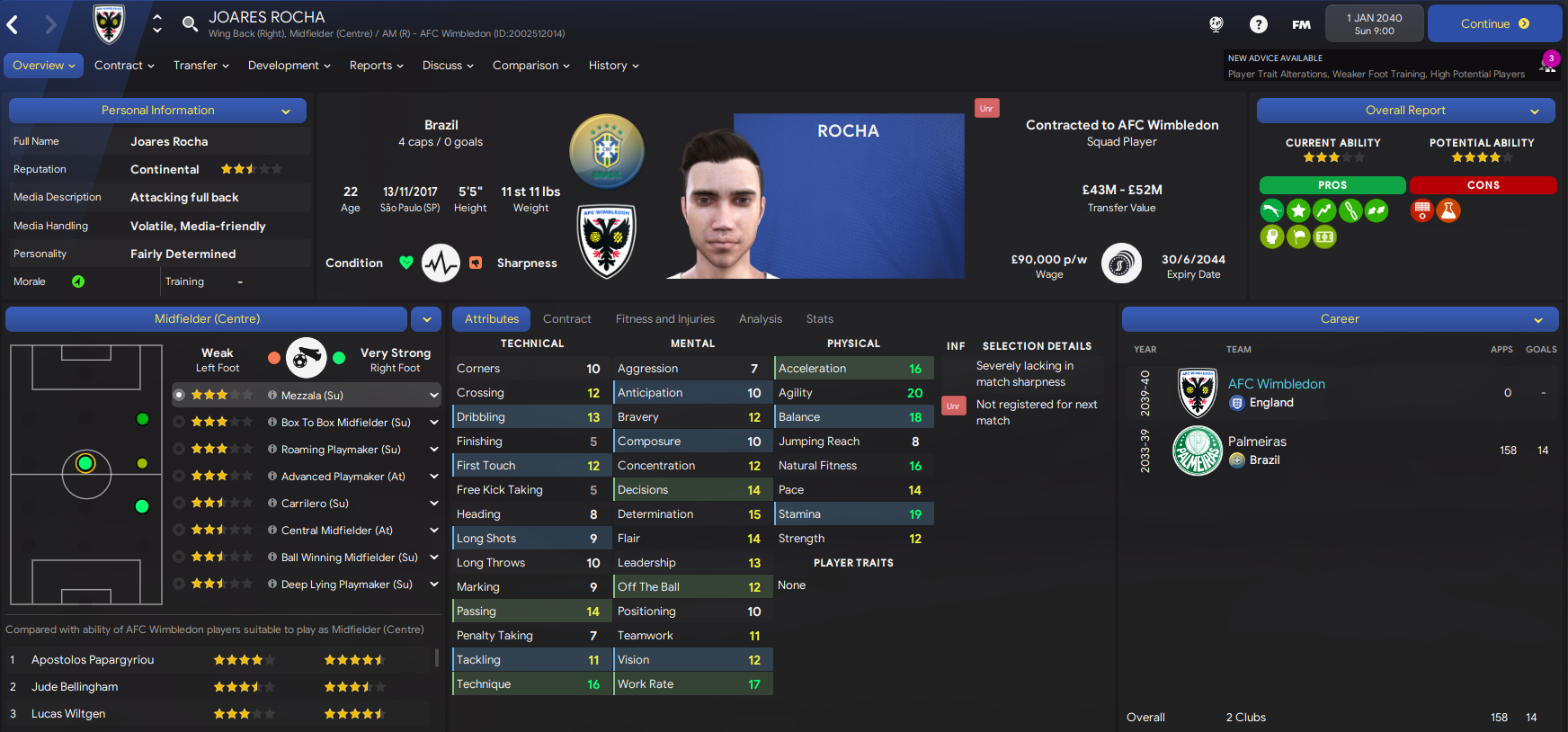Go back to the previous screen
The image size is (1568, 732).
click(x=13, y=25)
